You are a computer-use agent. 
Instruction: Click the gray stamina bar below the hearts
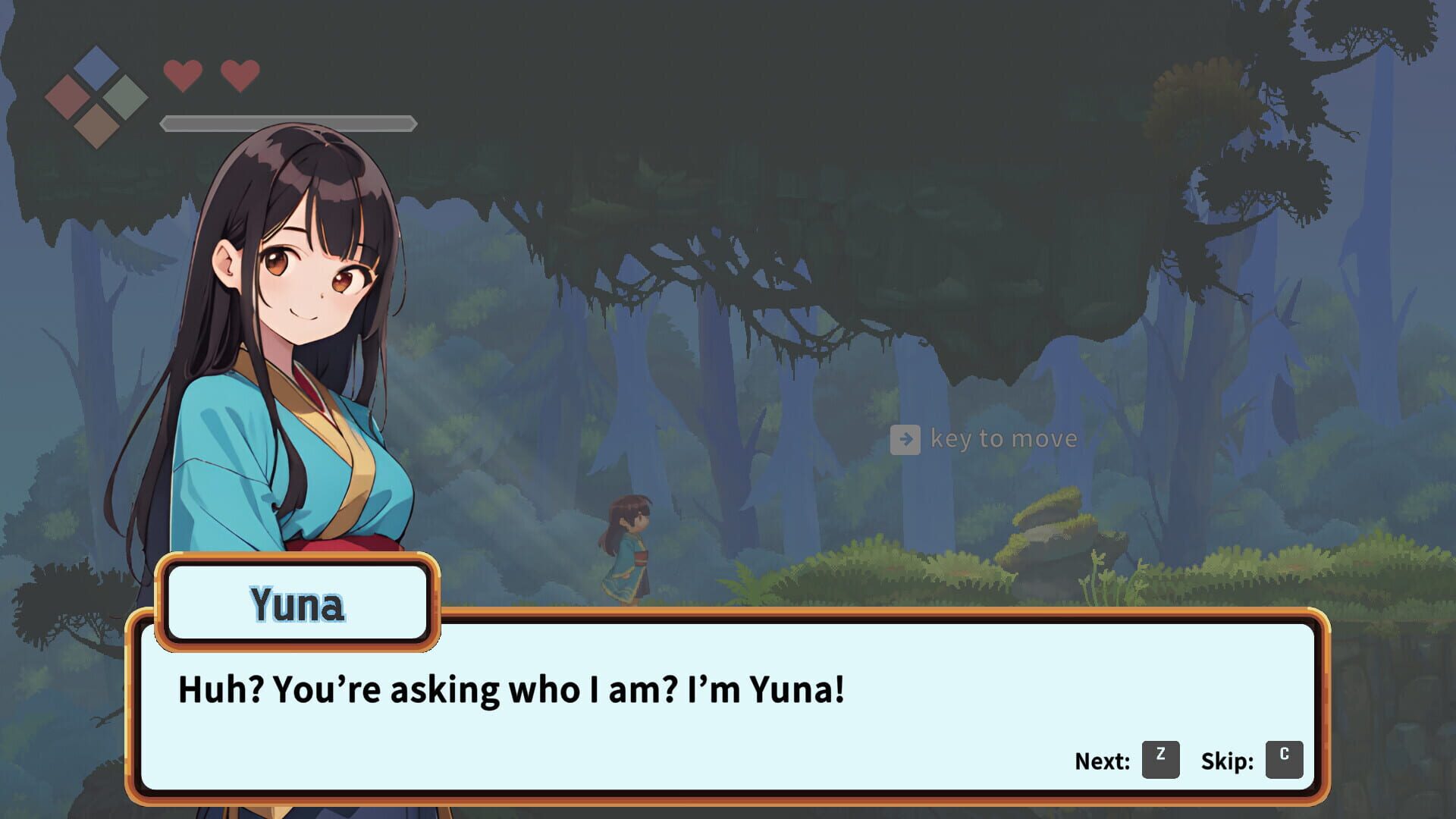coord(288,121)
